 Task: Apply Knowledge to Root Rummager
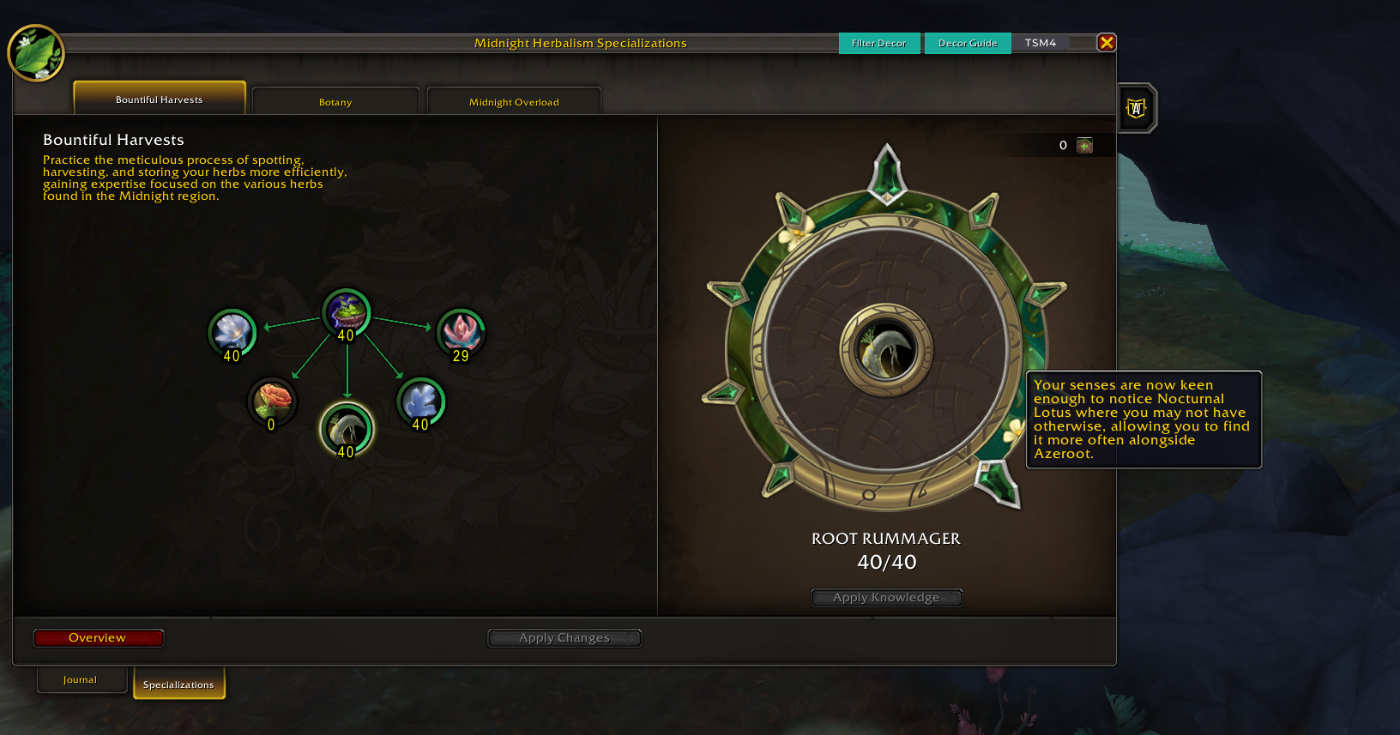tap(886, 597)
